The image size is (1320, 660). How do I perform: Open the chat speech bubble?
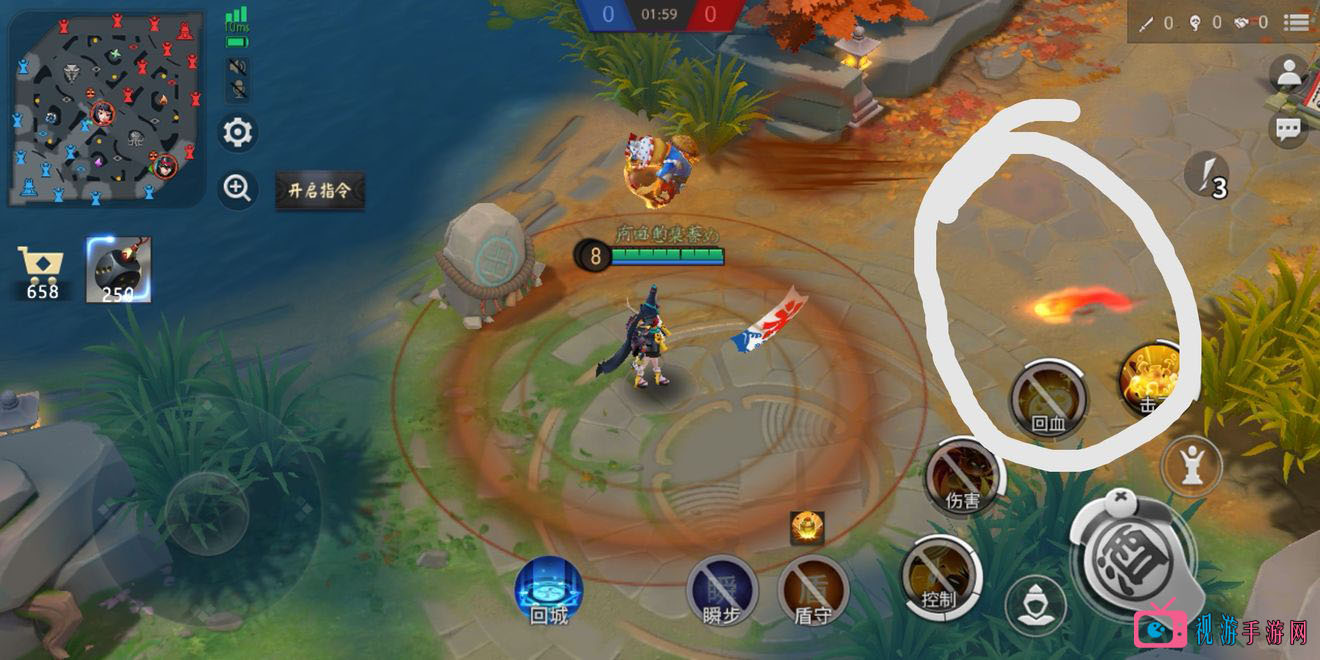tap(1289, 129)
